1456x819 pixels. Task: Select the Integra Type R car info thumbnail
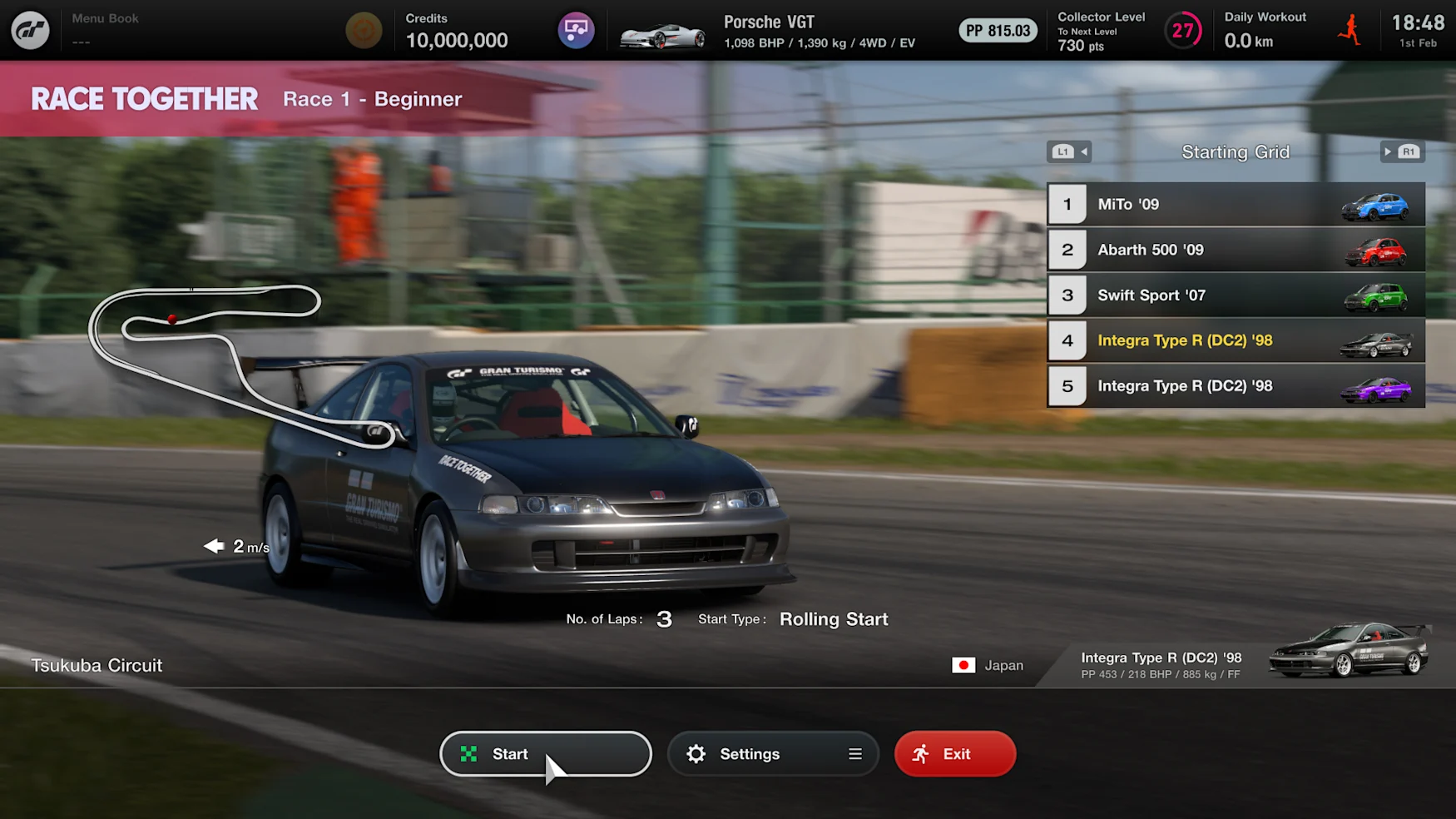click(x=1348, y=650)
